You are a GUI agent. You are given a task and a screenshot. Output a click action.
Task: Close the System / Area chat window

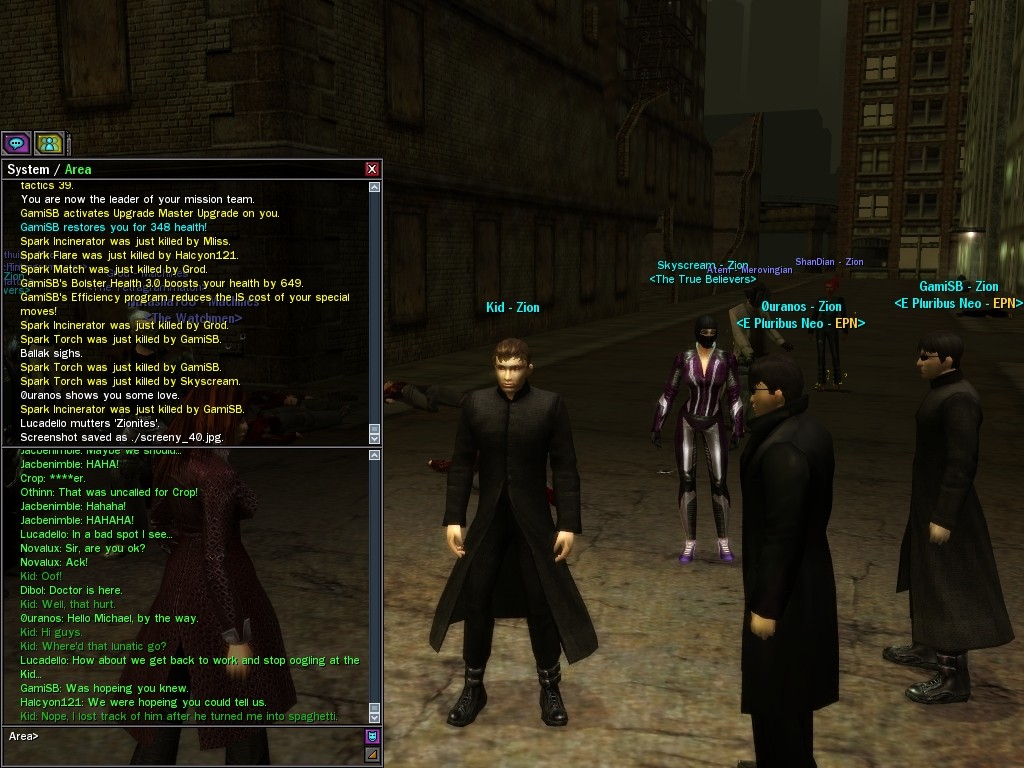pyautogui.click(x=372, y=170)
